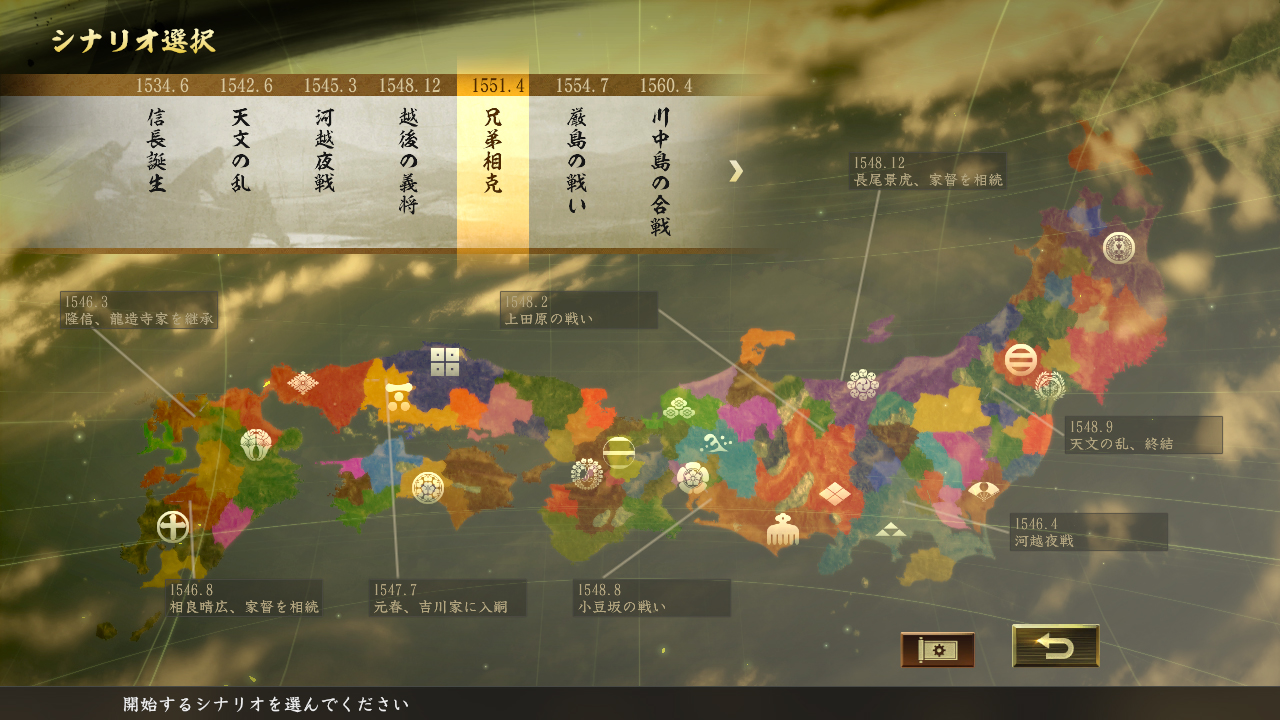
Task: Select the Satake fan crest in eastern Honshu
Action: [x=984, y=492]
